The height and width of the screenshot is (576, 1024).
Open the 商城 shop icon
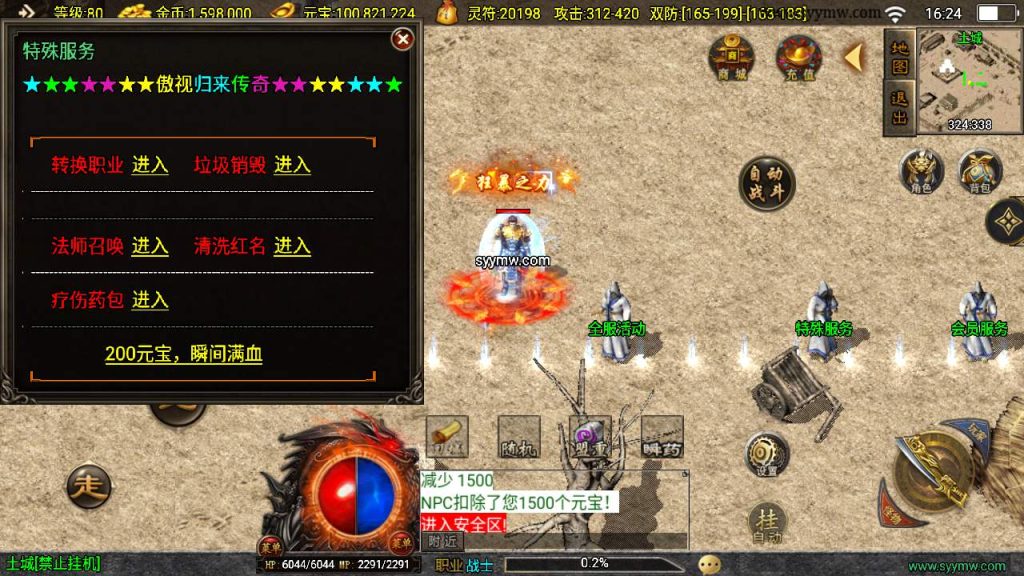point(732,57)
